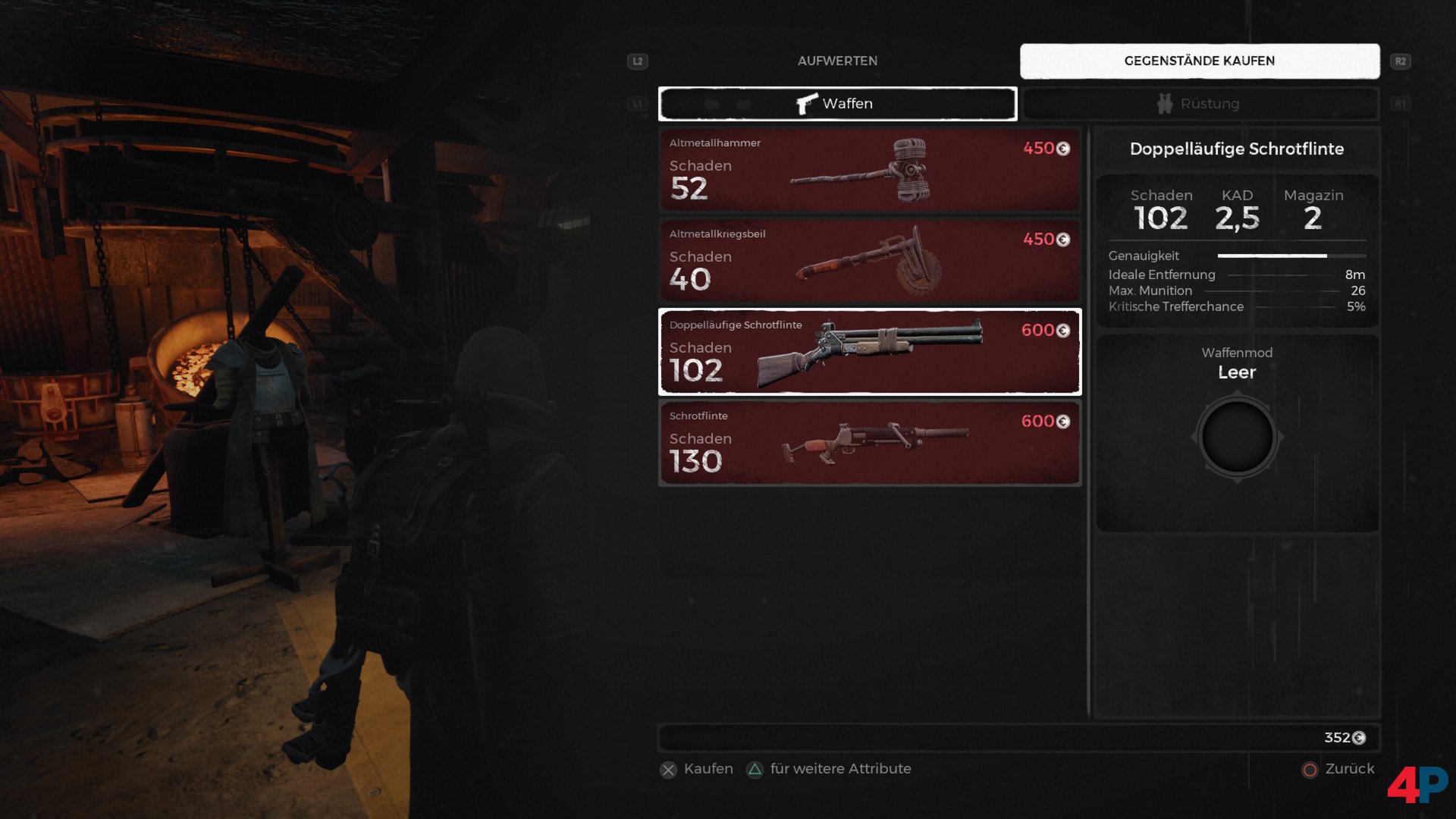1456x819 pixels.
Task: Pick the Schrotflinte with 130 damage
Action: pos(869,443)
